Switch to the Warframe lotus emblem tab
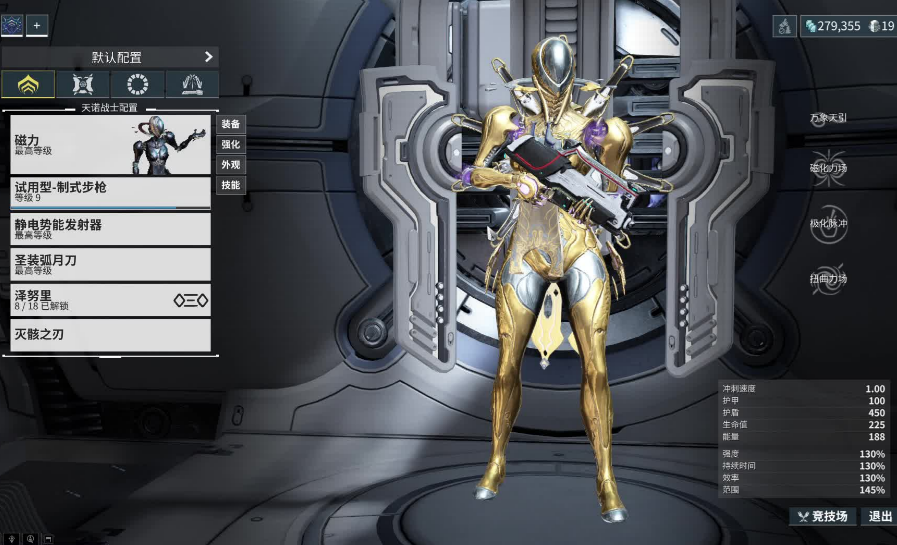This screenshot has width=897, height=545. tap(28, 84)
